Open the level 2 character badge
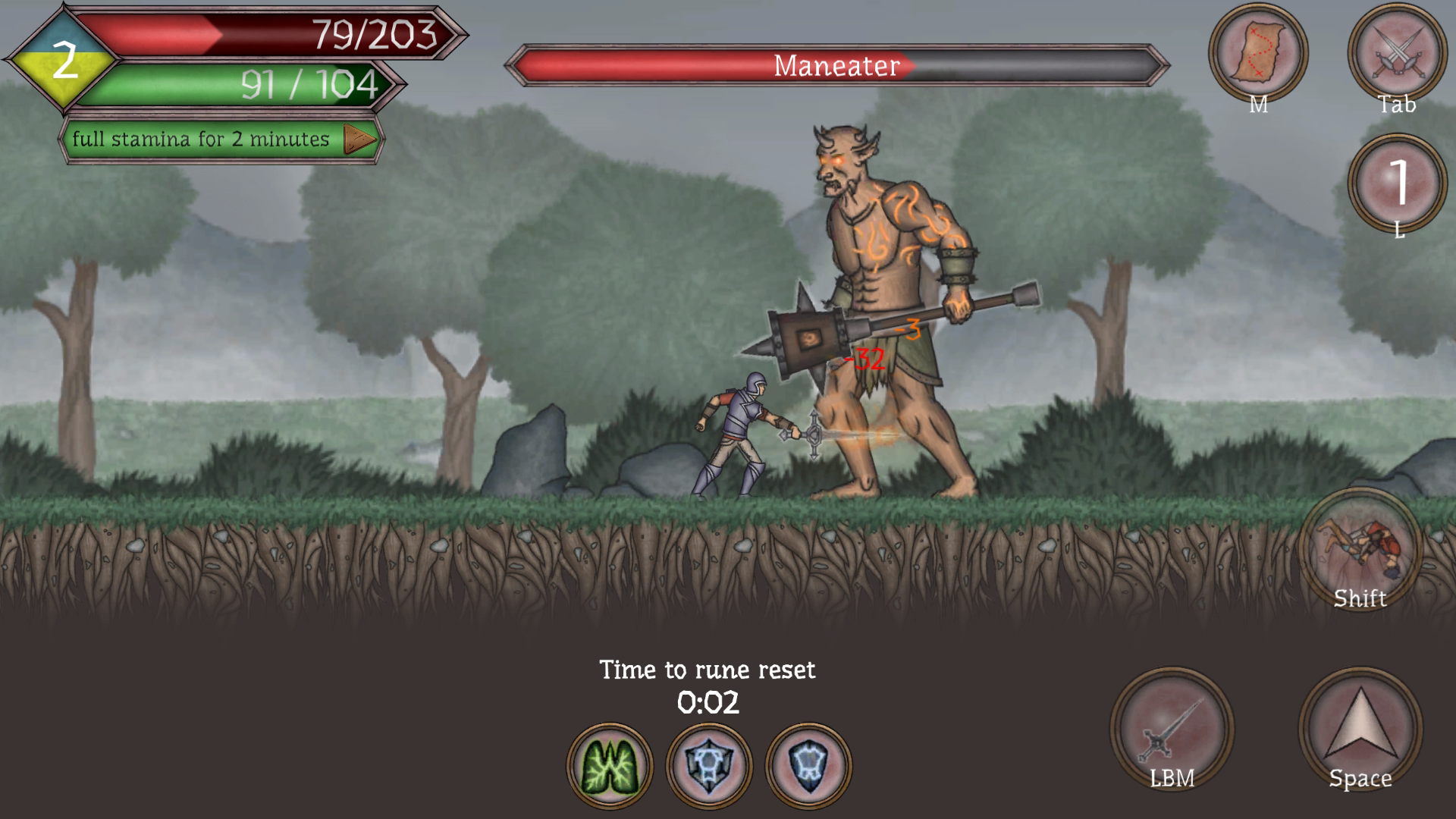1456x819 pixels. click(x=64, y=61)
